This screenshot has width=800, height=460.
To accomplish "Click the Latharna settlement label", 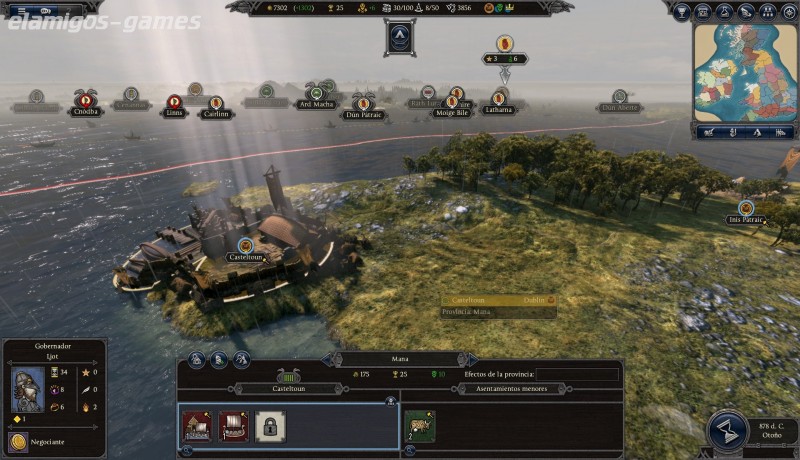I will point(498,109).
